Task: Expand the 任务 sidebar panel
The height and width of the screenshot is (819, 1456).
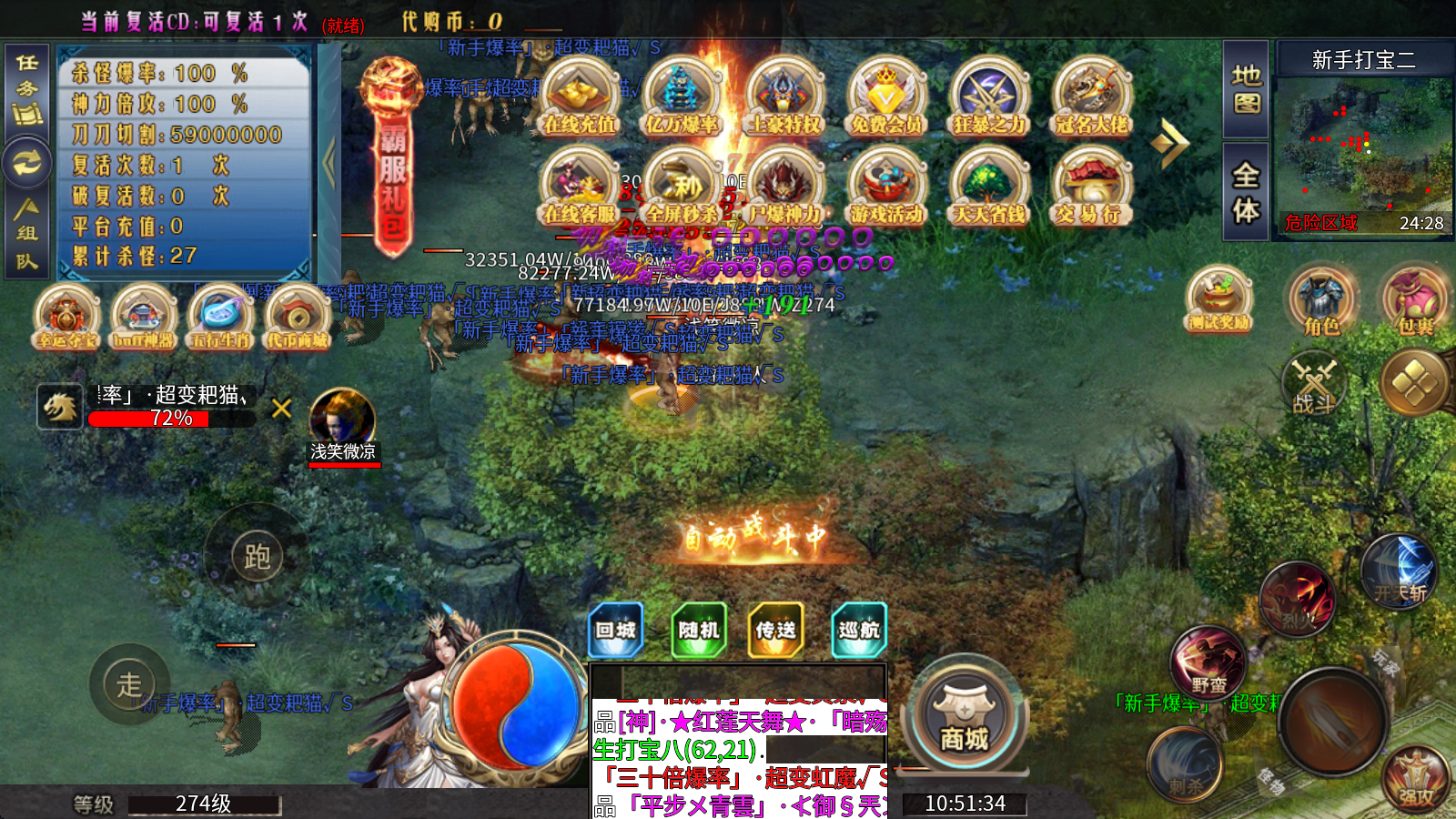Action: 26,84
